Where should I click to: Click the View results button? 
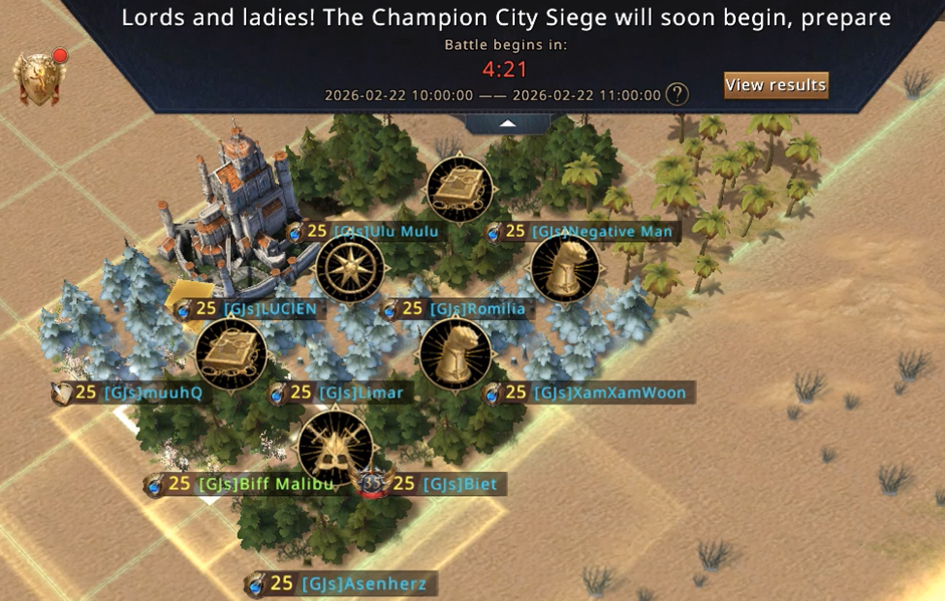tap(776, 85)
